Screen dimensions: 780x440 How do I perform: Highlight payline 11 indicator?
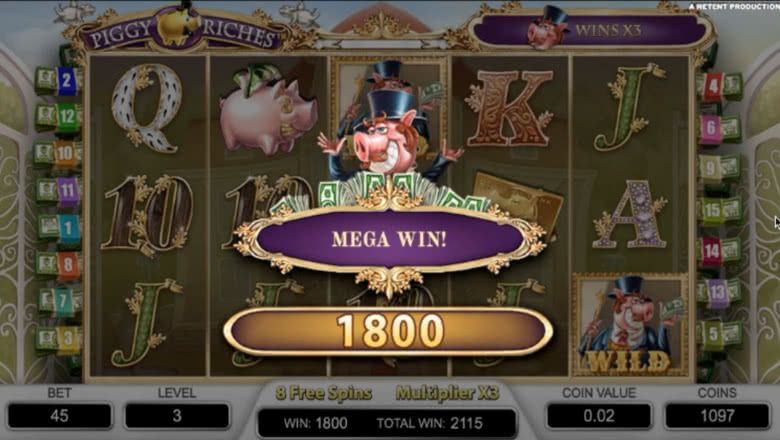tap(67, 190)
